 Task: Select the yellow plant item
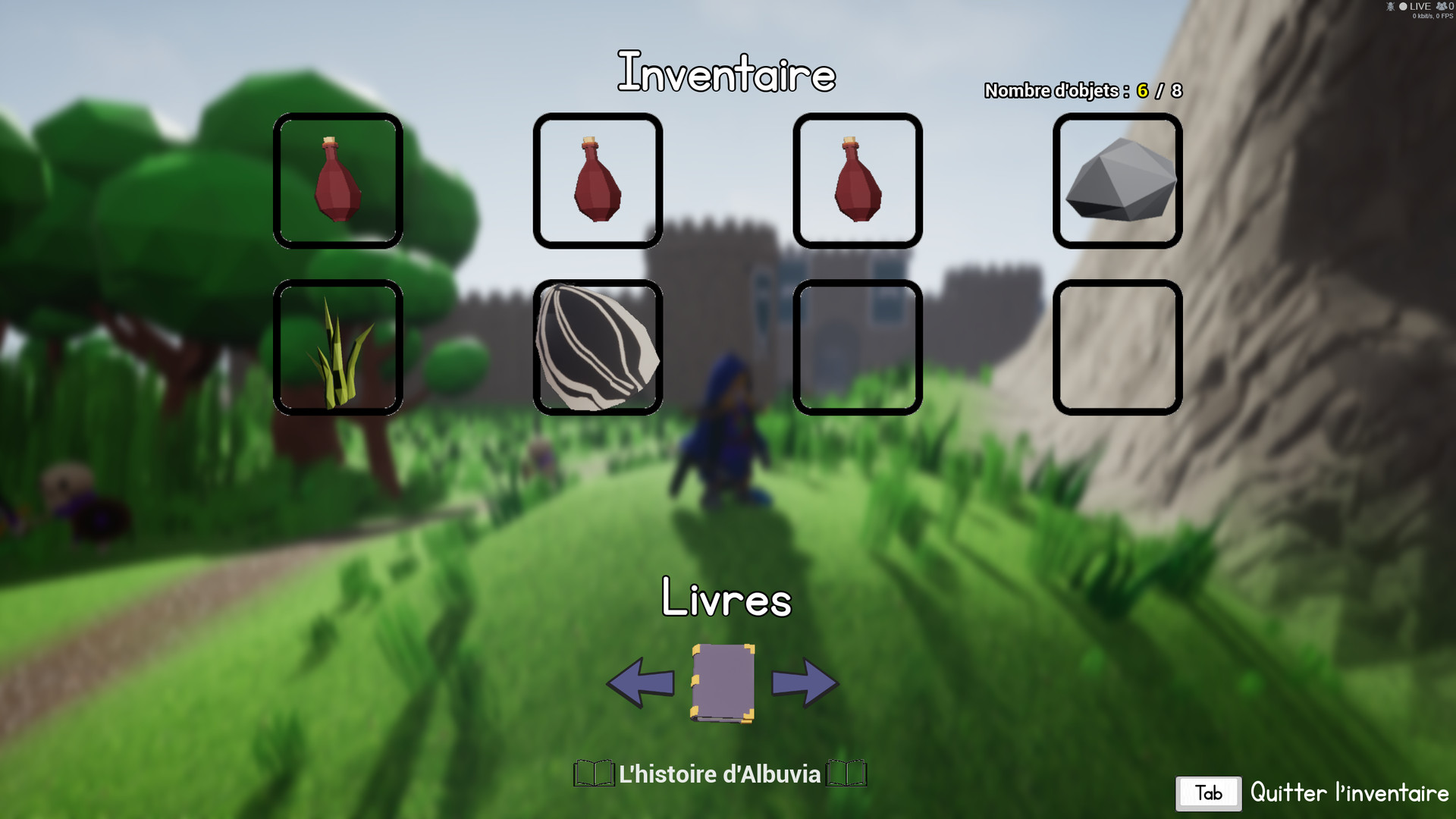point(338,349)
